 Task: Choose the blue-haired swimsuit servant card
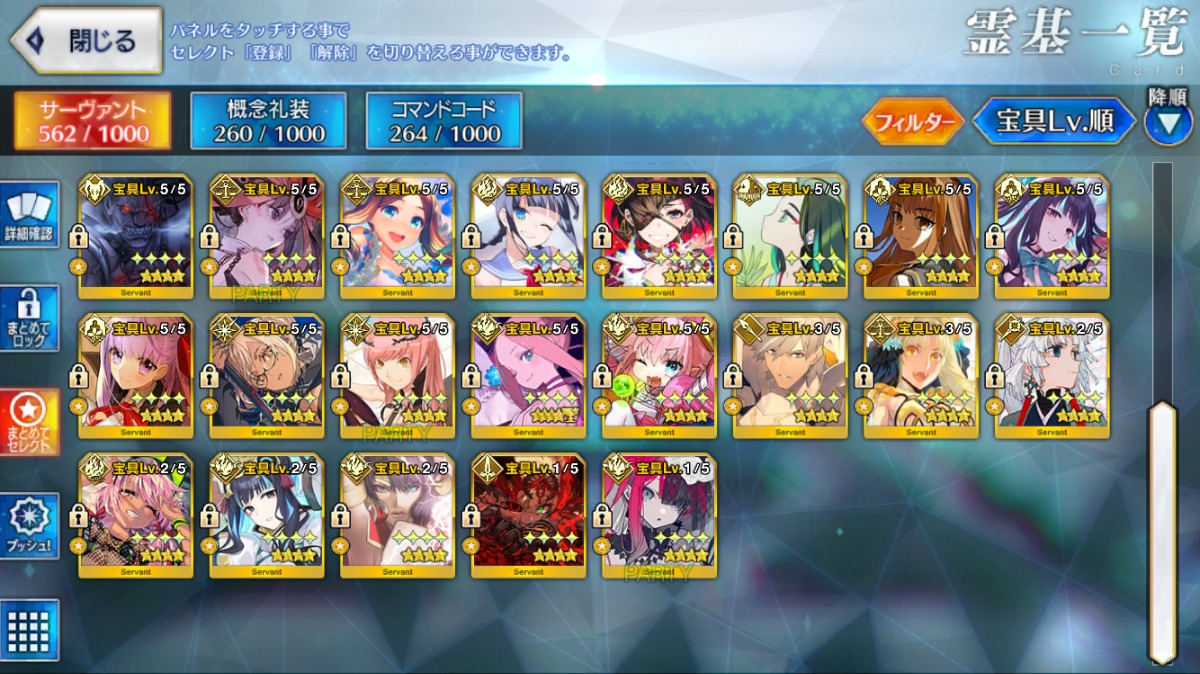pos(398,236)
